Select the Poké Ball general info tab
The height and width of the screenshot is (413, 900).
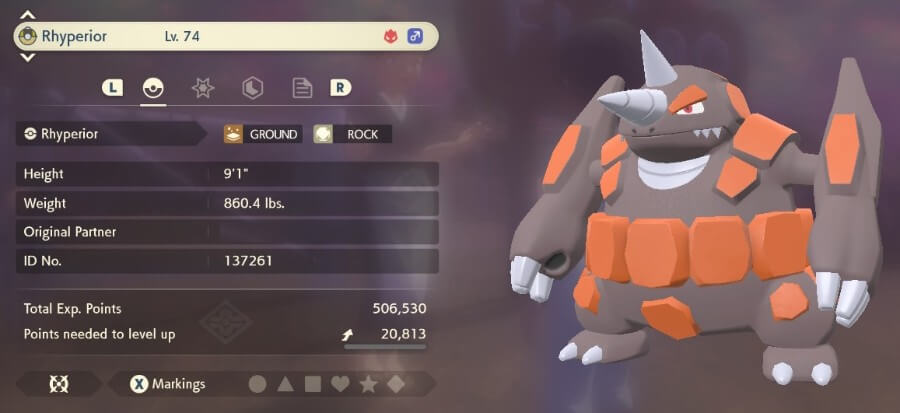click(153, 88)
